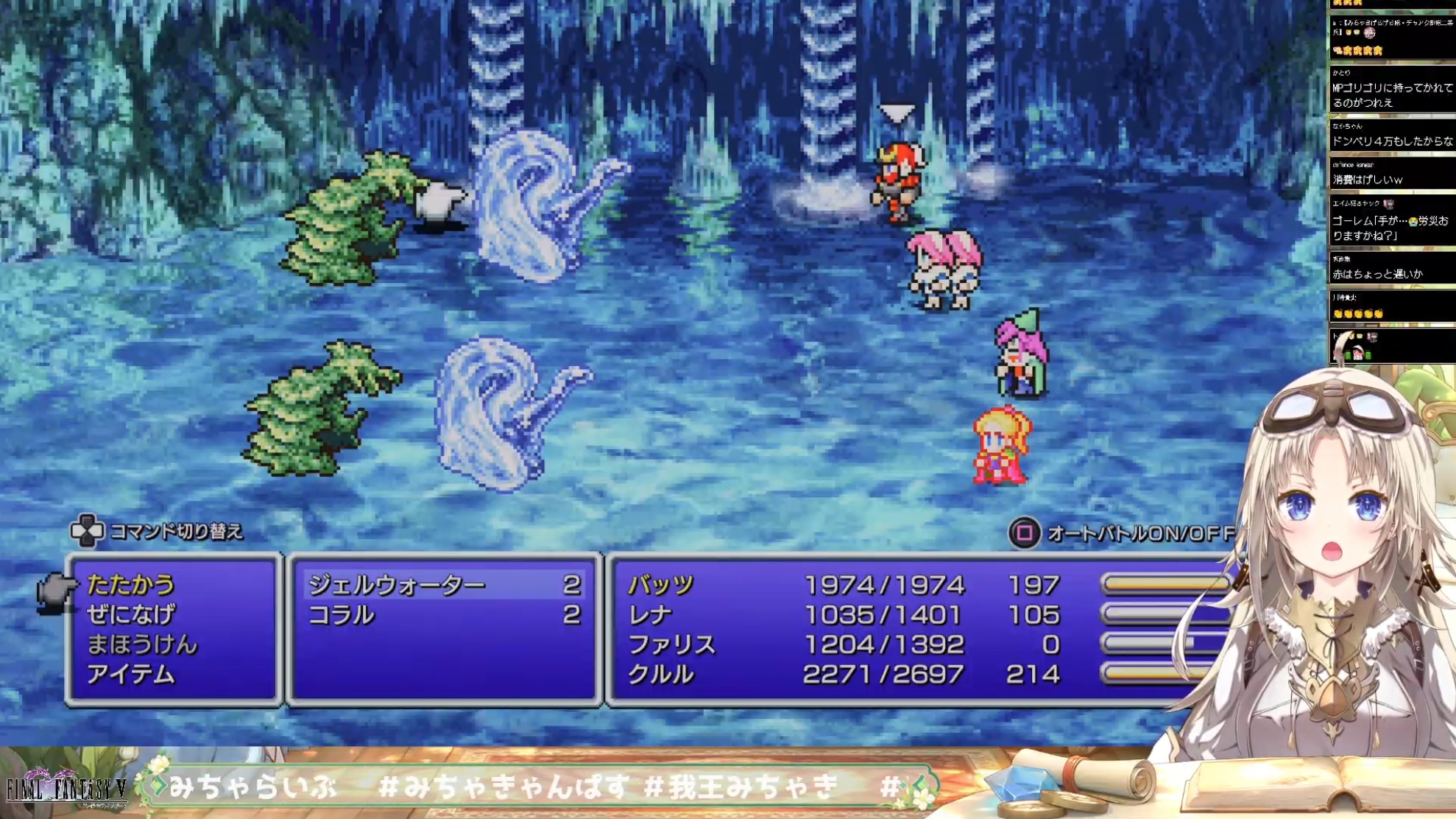The height and width of the screenshot is (819, 1456).
Task: Select ファリス in the party status list
Action: [x=671, y=645]
